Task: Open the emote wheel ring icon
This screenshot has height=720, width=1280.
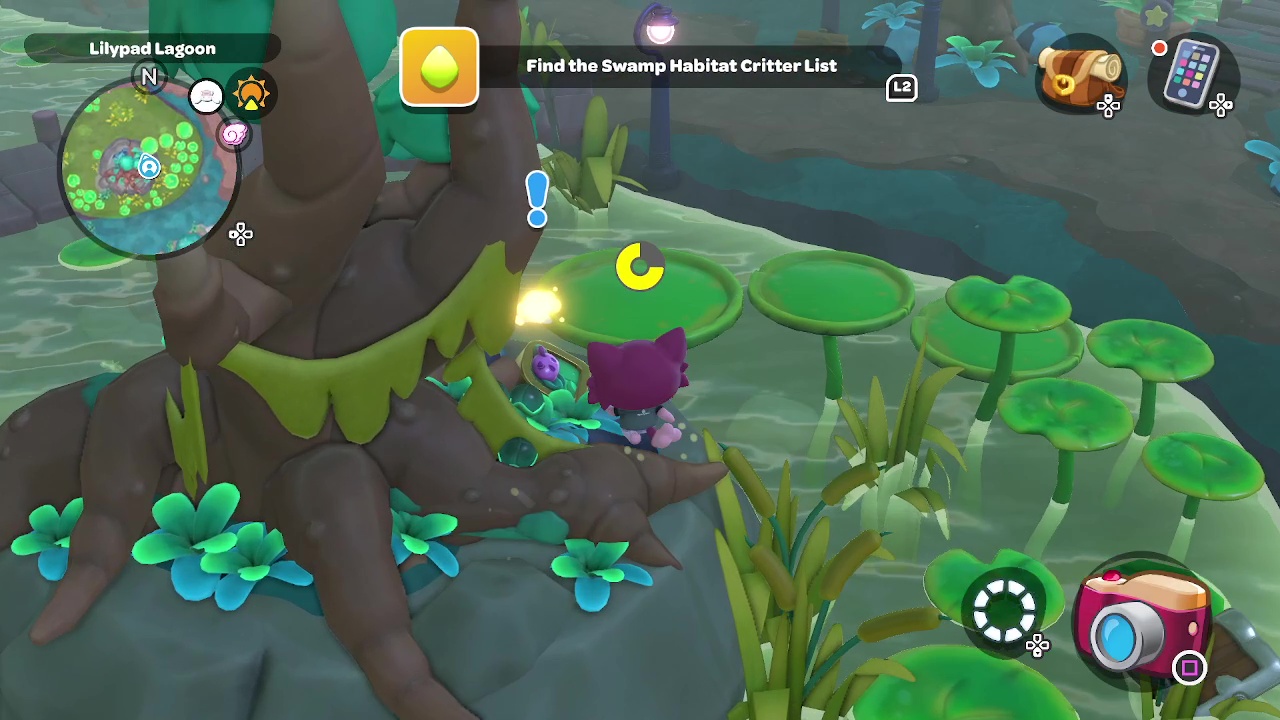Action: coord(1005,608)
